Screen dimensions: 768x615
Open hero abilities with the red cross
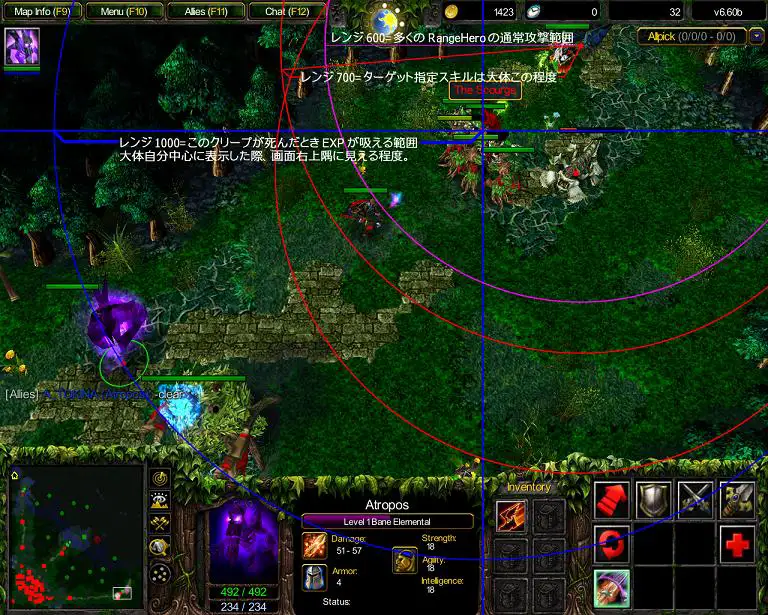click(738, 544)
